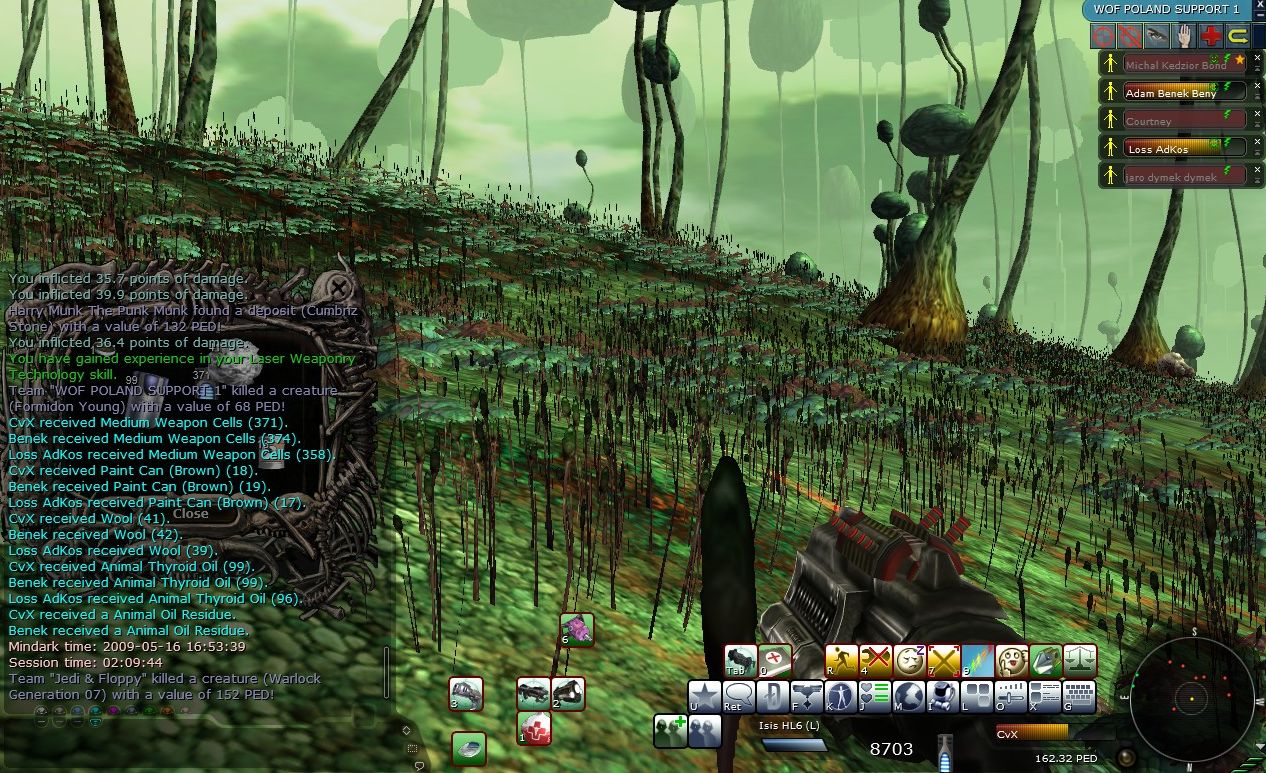Click the open hand icon in team panel
1266x773 pixels.
pyautogui.click(x=1184, y=37)
